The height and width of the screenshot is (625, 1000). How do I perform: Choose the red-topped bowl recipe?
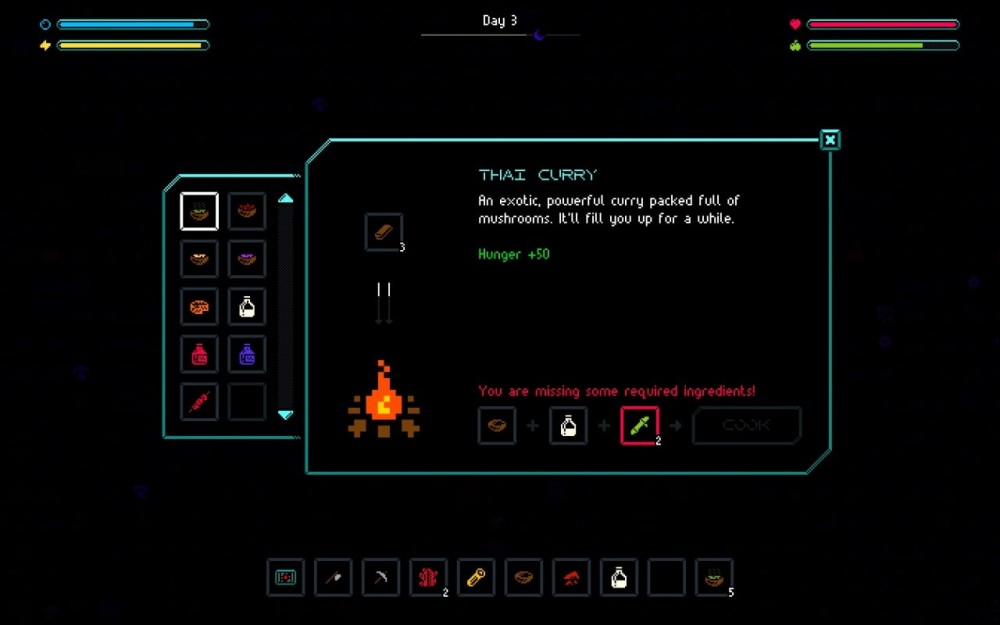coord(247,211)
